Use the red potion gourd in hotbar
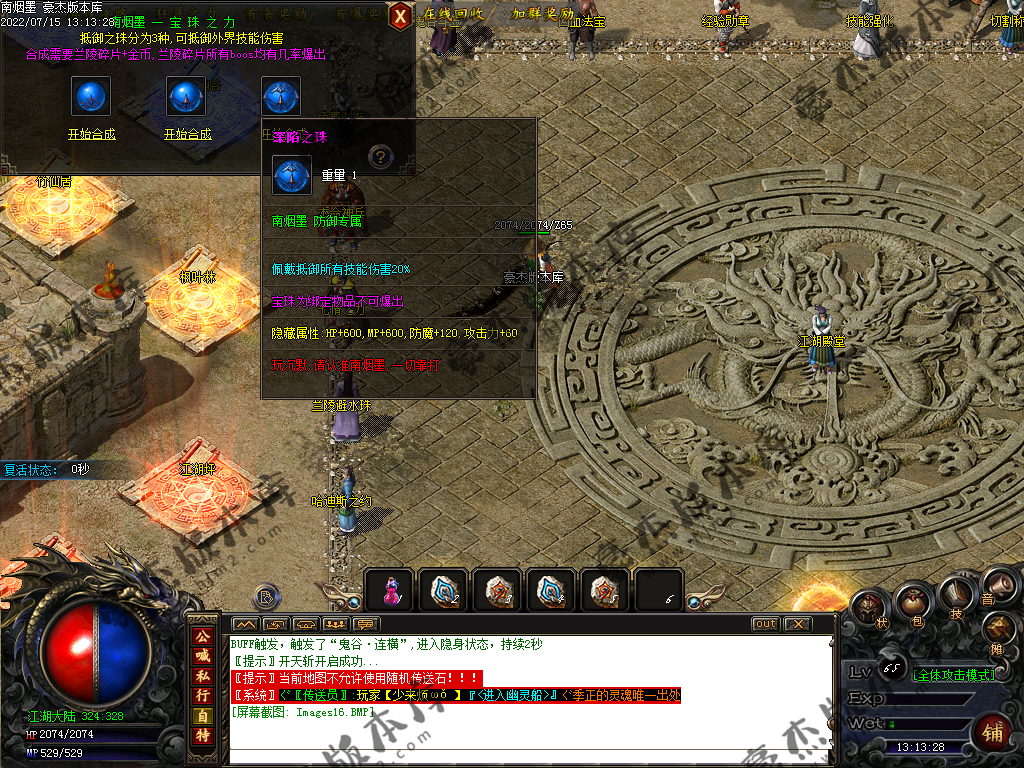1024x768 pixels. [390, 591]
